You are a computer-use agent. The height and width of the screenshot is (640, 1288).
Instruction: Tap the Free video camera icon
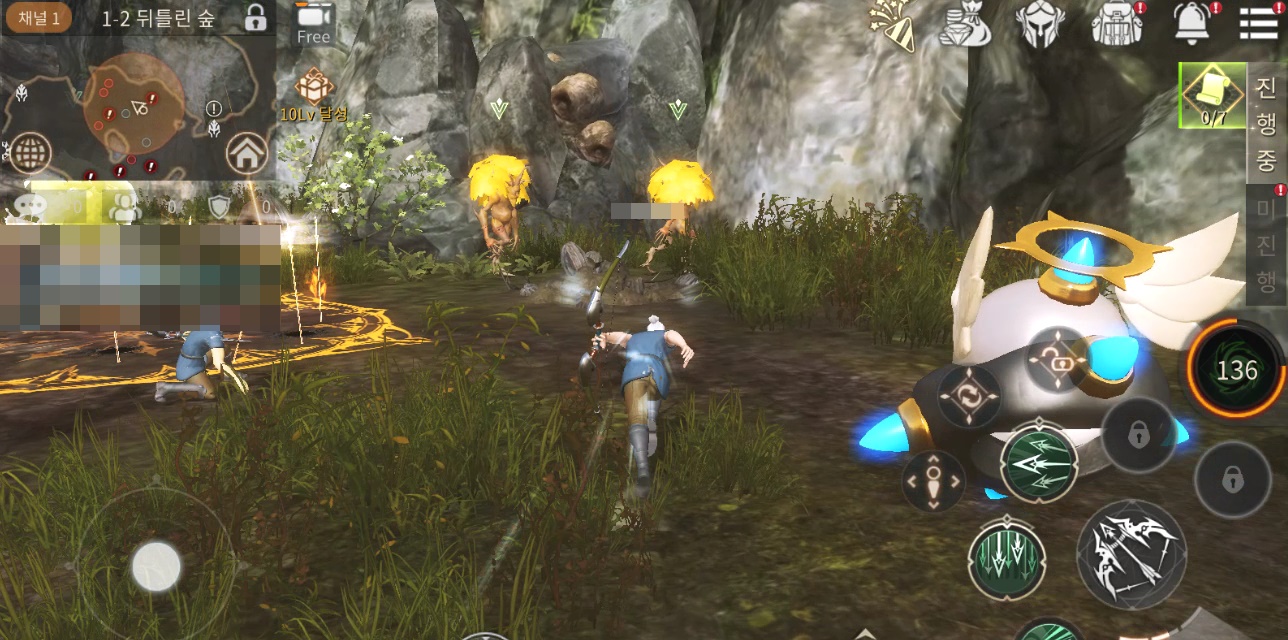[x=314, y=22]
